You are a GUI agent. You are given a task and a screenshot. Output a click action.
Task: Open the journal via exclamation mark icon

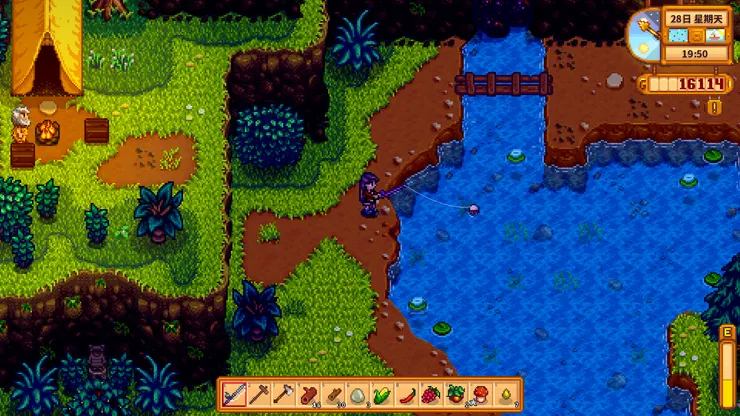click(x=714, y=106)
